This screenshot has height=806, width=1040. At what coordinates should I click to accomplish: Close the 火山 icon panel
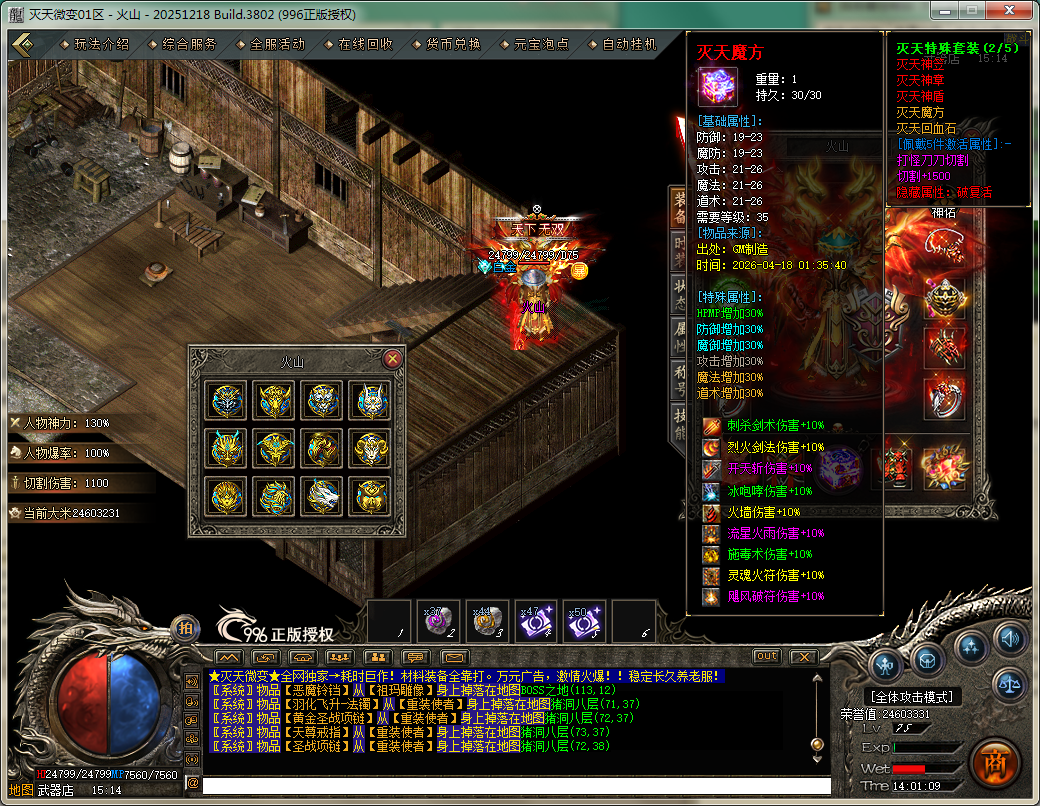coord(393,358)
